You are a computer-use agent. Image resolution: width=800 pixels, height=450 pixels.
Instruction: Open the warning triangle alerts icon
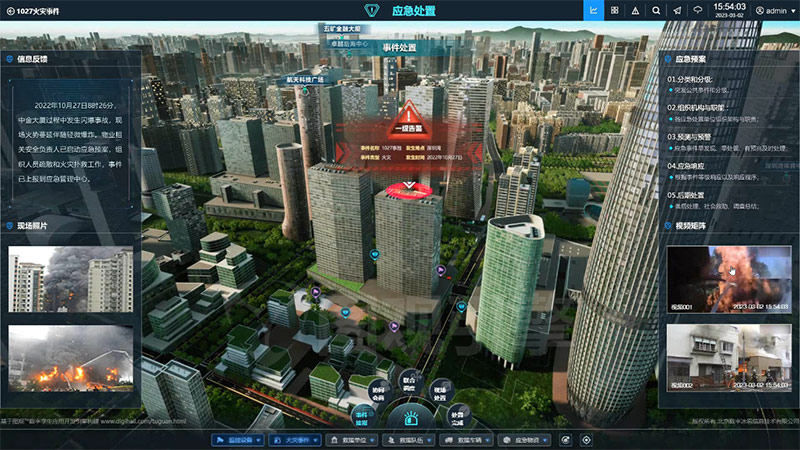pyautogui.click(x=635, y=10)
